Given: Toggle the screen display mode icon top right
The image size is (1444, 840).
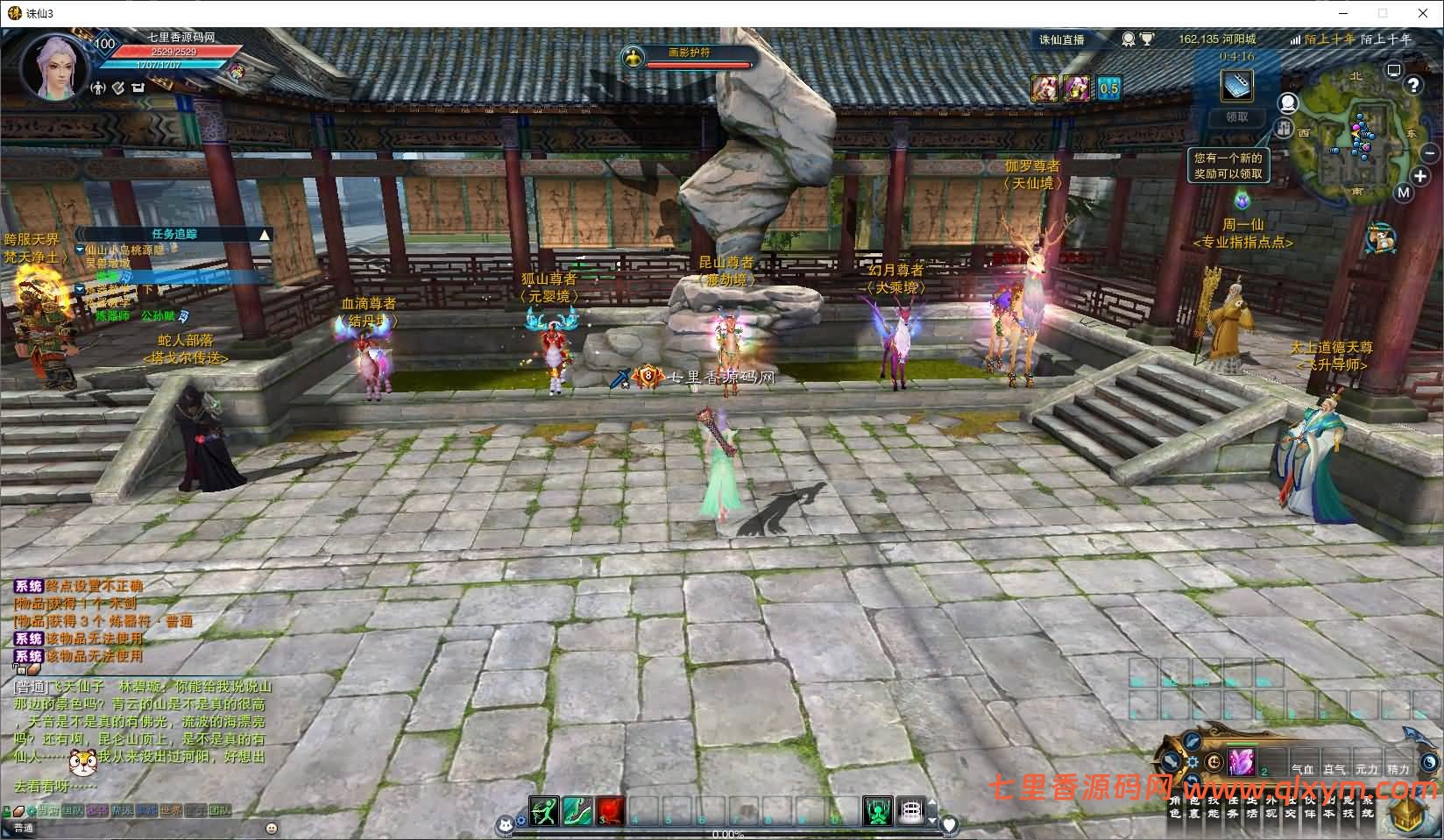Looking at the screenshot, I should click(1392, 71).
